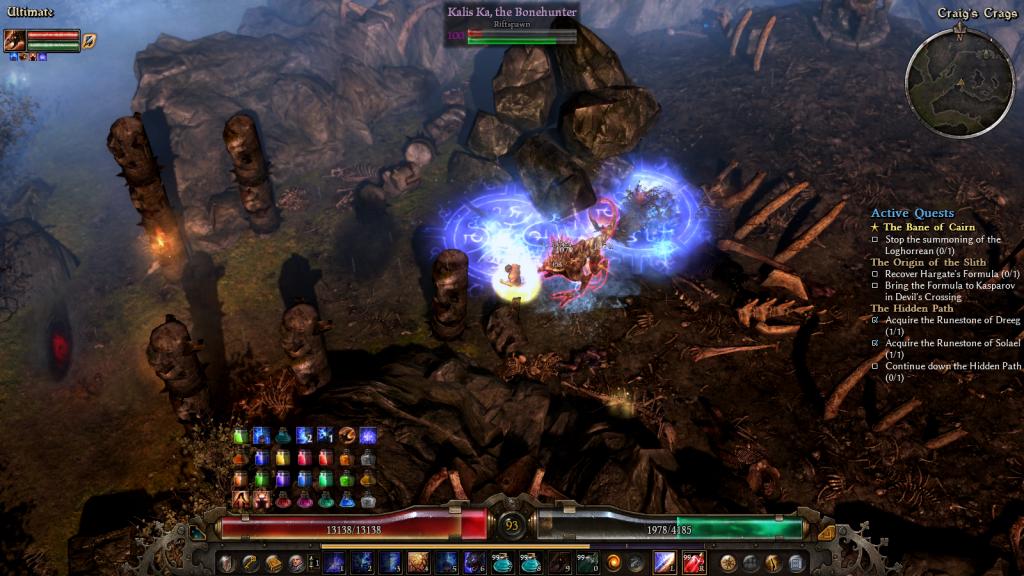Click the spiral orange buff icon
Image resolution: width=1024 pixels, height=576 pixels.
pyautogui.click(x=346, y=435)
